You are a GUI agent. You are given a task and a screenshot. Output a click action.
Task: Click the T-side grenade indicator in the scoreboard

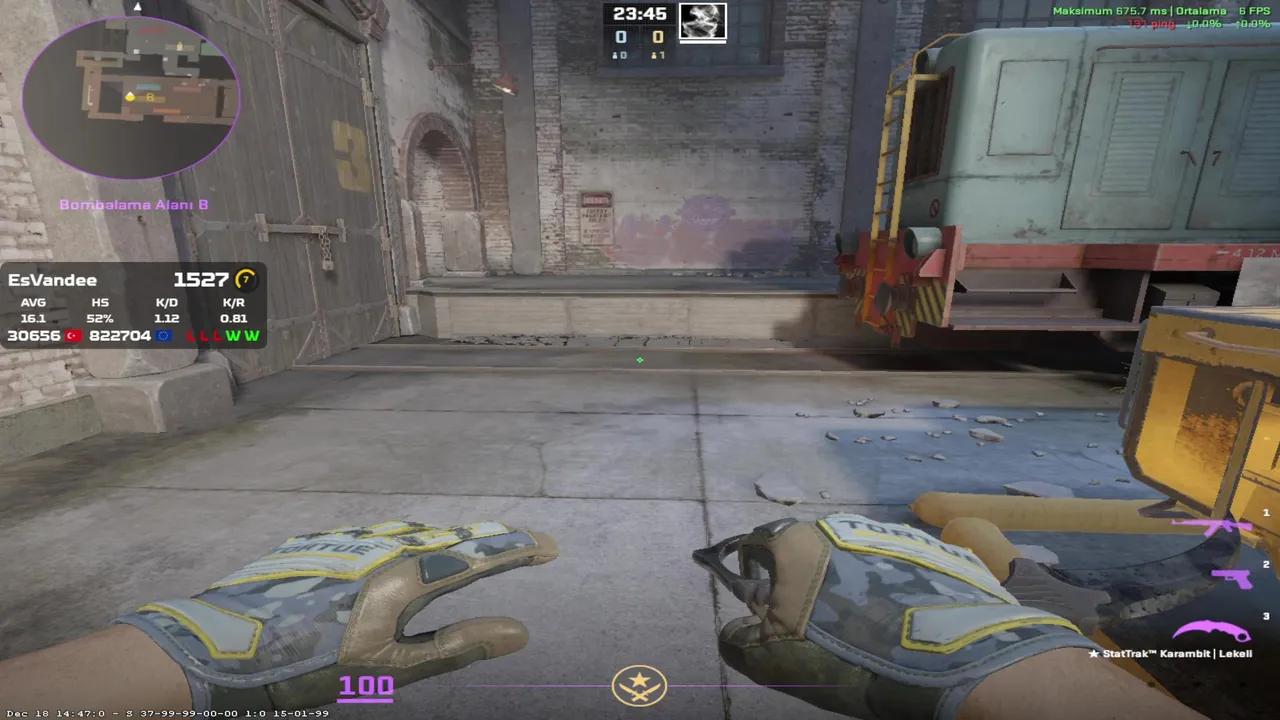(x=656, y=54)
